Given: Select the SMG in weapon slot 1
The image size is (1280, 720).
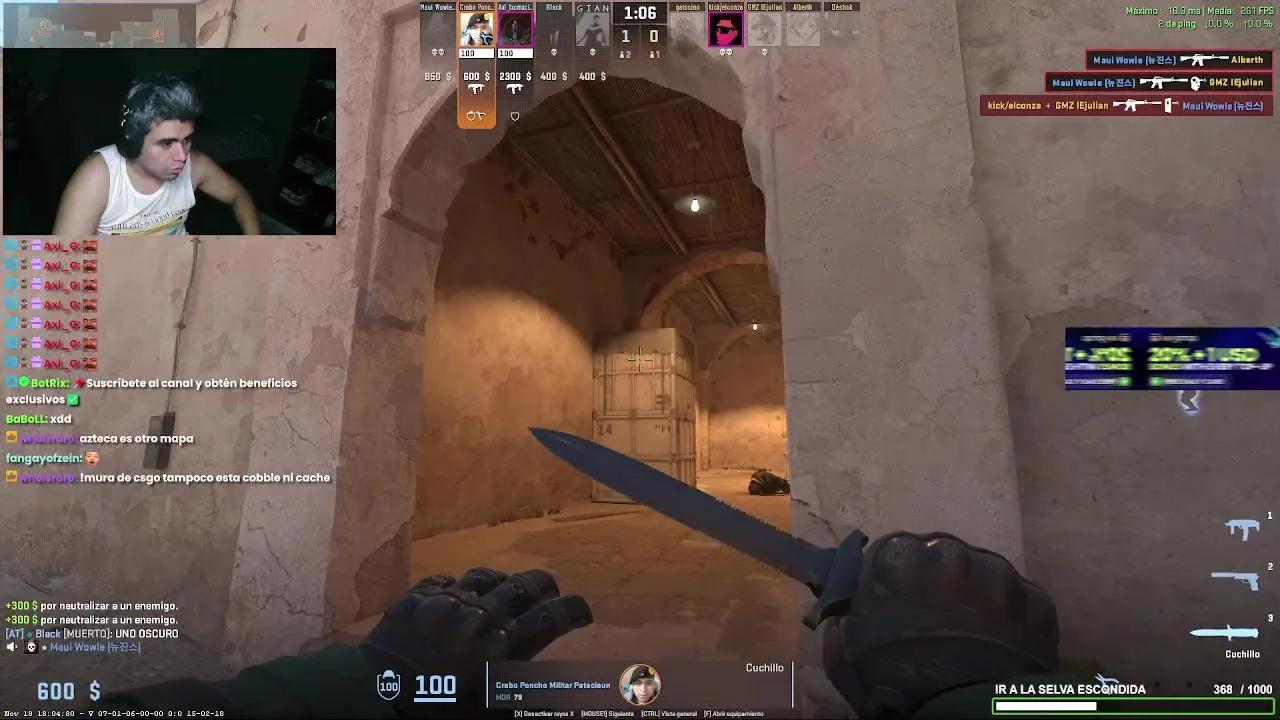Looking at the screenshot, I should 1243,525.
